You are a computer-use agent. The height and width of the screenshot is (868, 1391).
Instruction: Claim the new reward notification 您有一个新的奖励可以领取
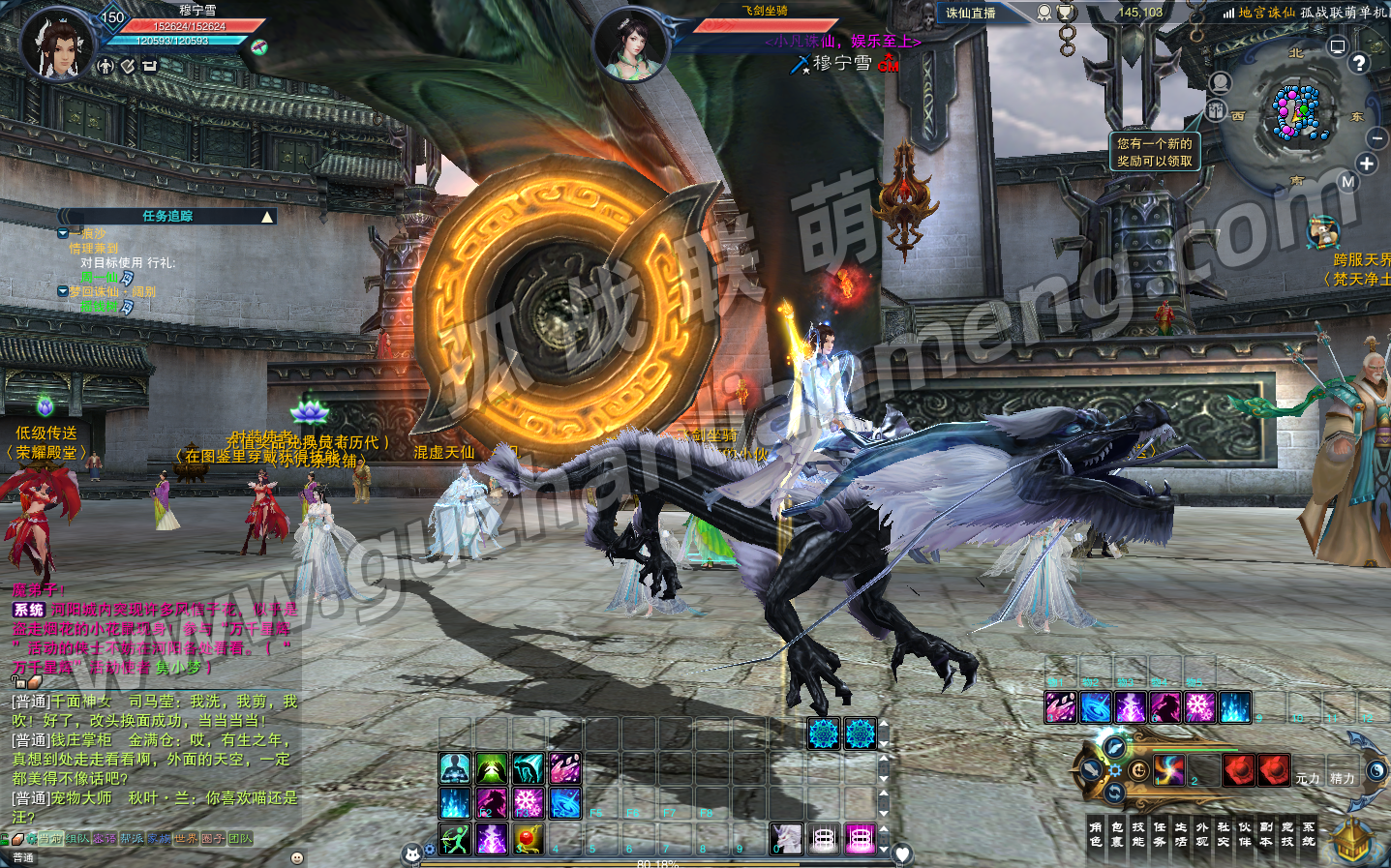(x=1155, y=152)
